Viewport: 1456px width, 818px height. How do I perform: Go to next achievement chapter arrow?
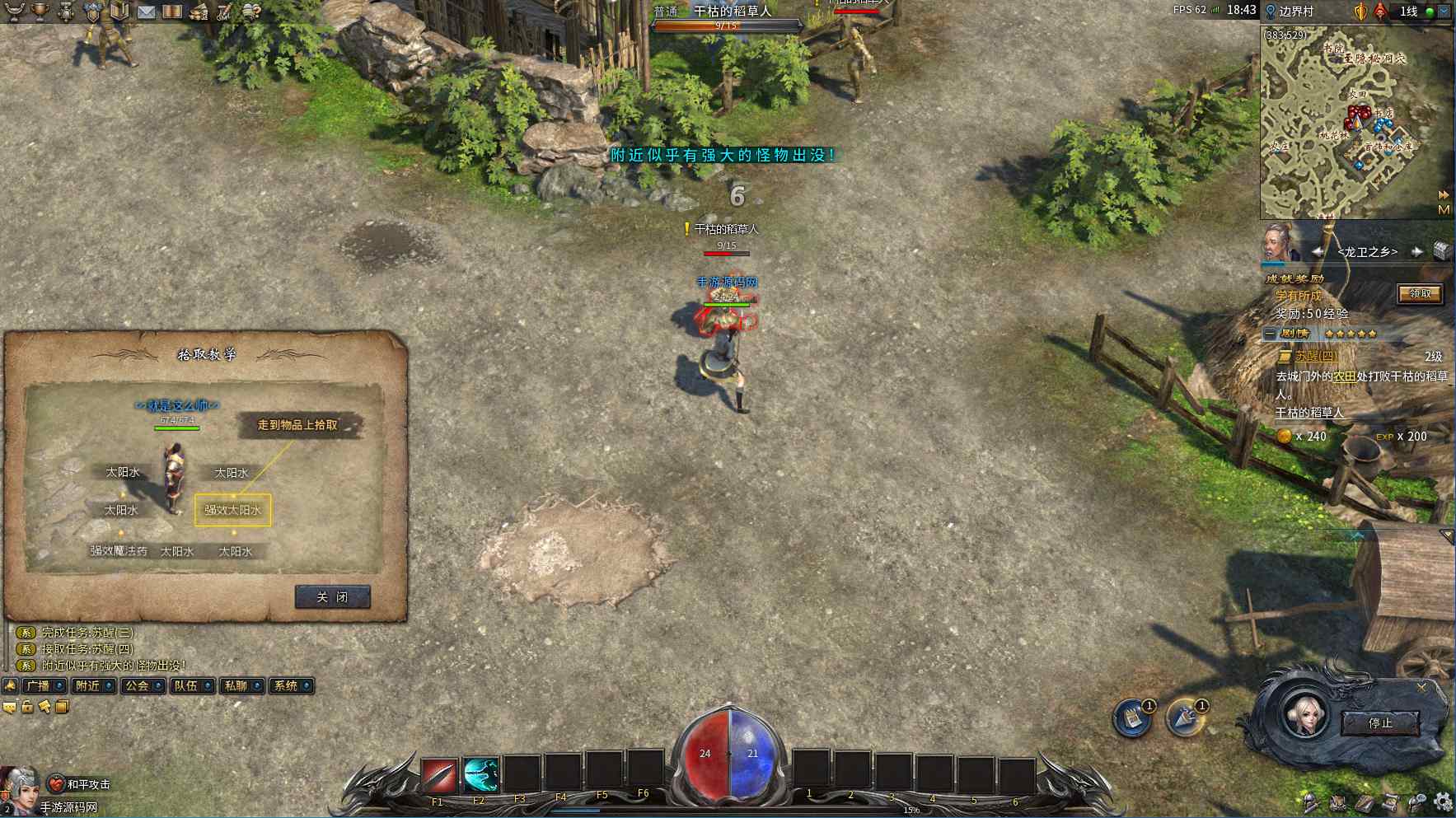(x=1416, y=252)
